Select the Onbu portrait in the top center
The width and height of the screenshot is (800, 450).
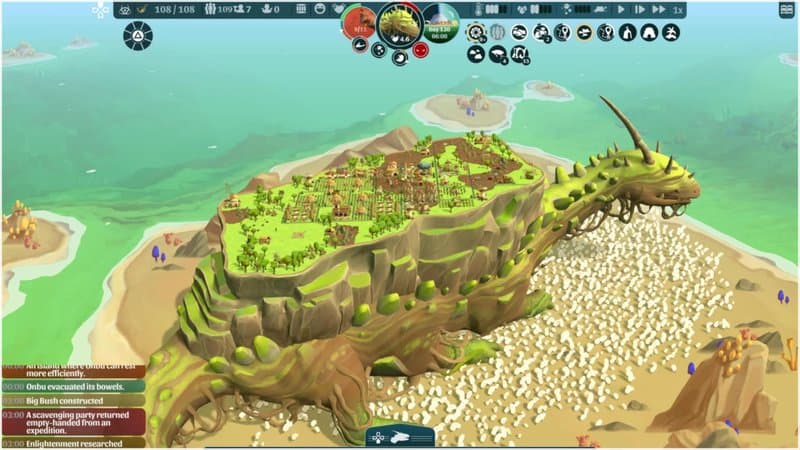(399, 24)
